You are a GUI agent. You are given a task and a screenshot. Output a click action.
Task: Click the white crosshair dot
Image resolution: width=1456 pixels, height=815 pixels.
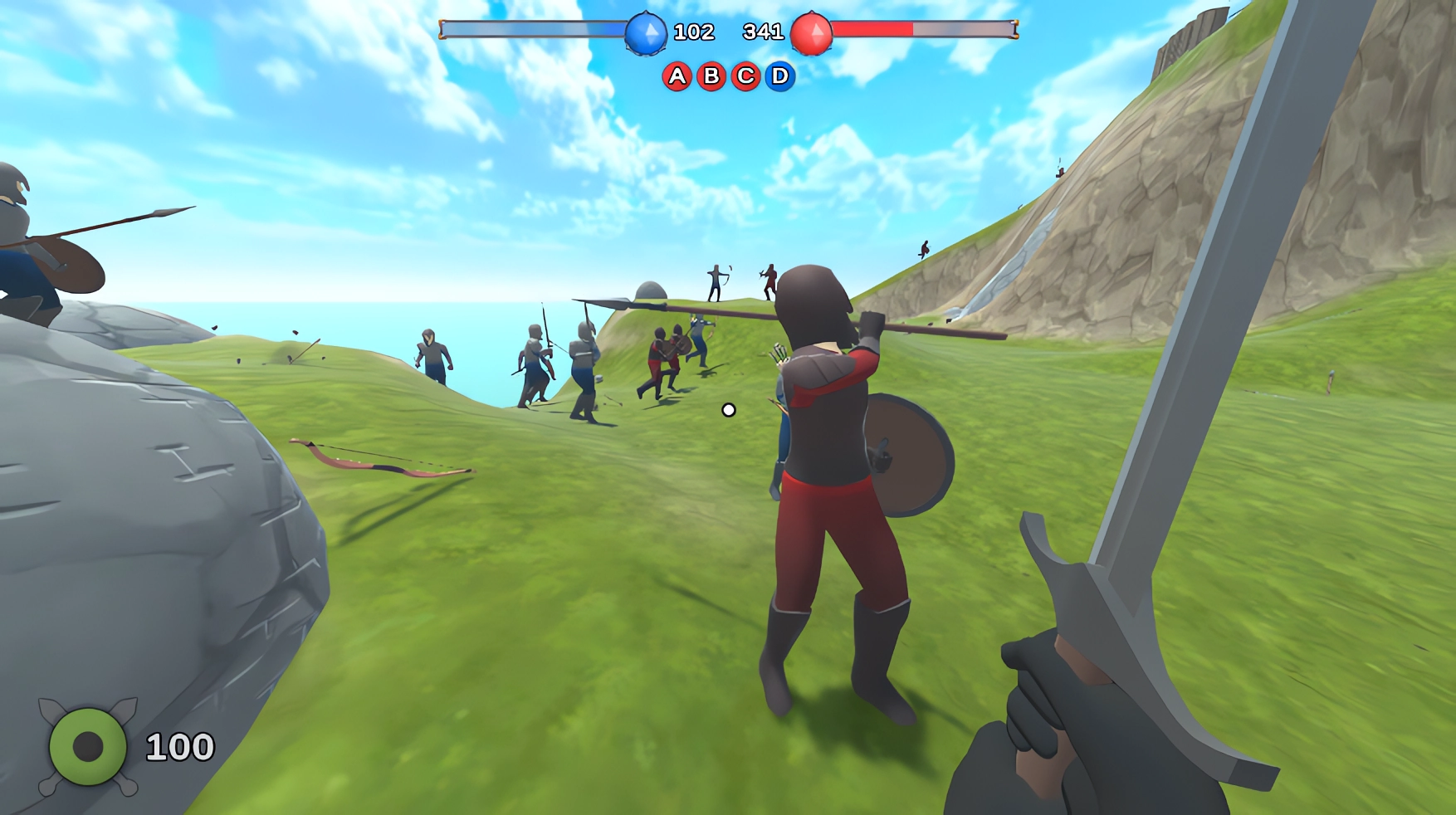728,407
